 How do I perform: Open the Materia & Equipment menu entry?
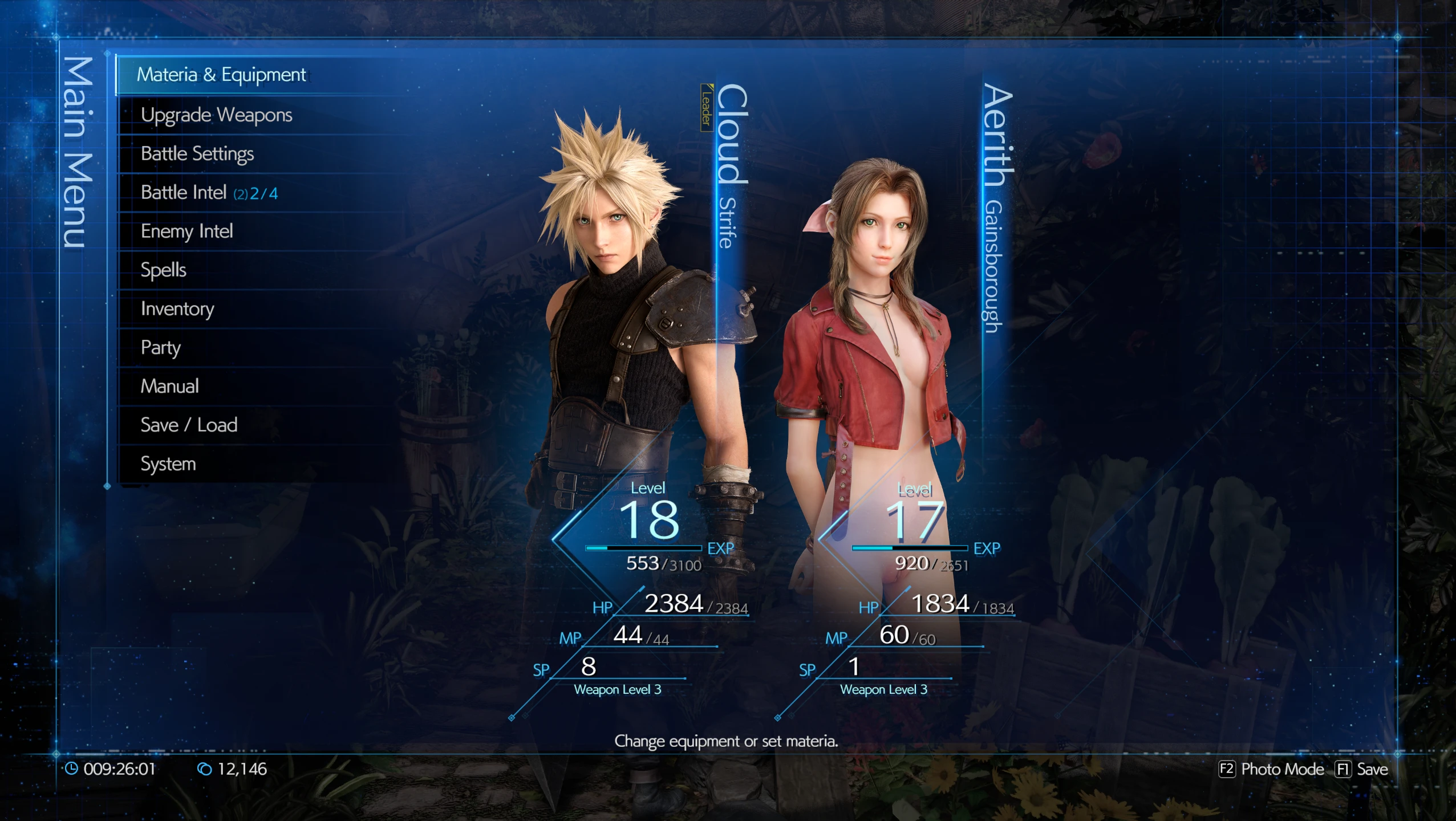pos(222,75)
